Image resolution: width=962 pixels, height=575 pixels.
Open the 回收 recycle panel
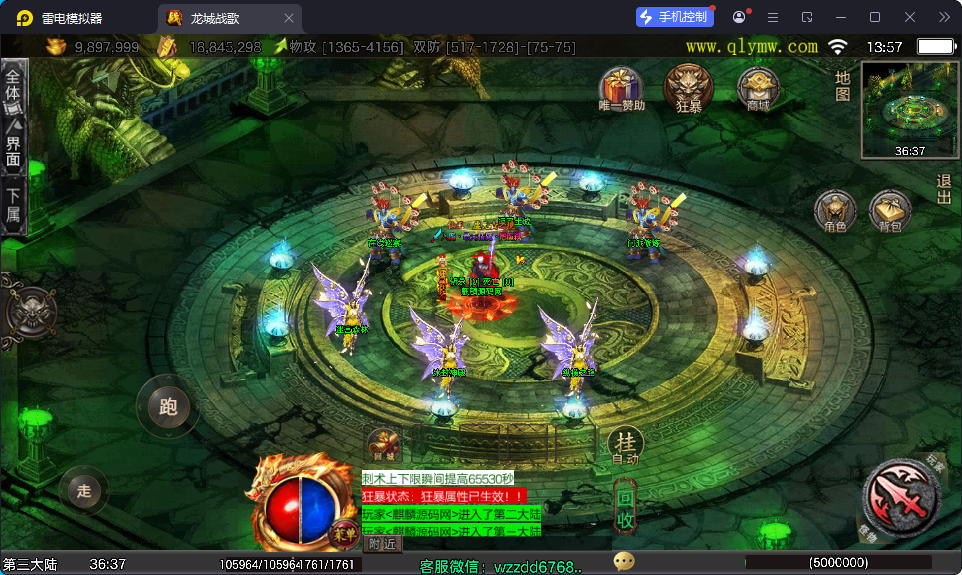625,507
